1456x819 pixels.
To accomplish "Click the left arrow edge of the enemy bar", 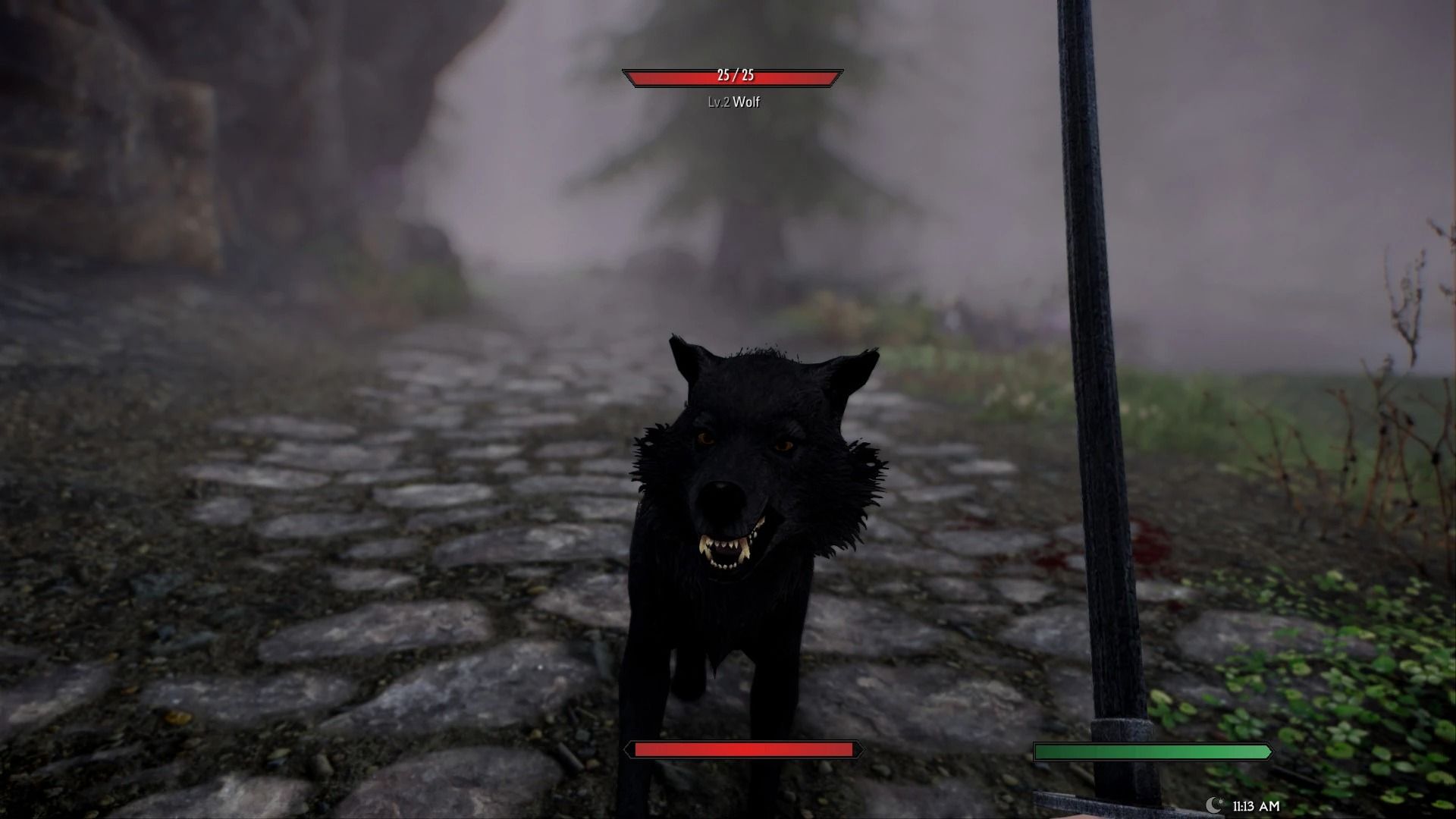I will 628,76.
